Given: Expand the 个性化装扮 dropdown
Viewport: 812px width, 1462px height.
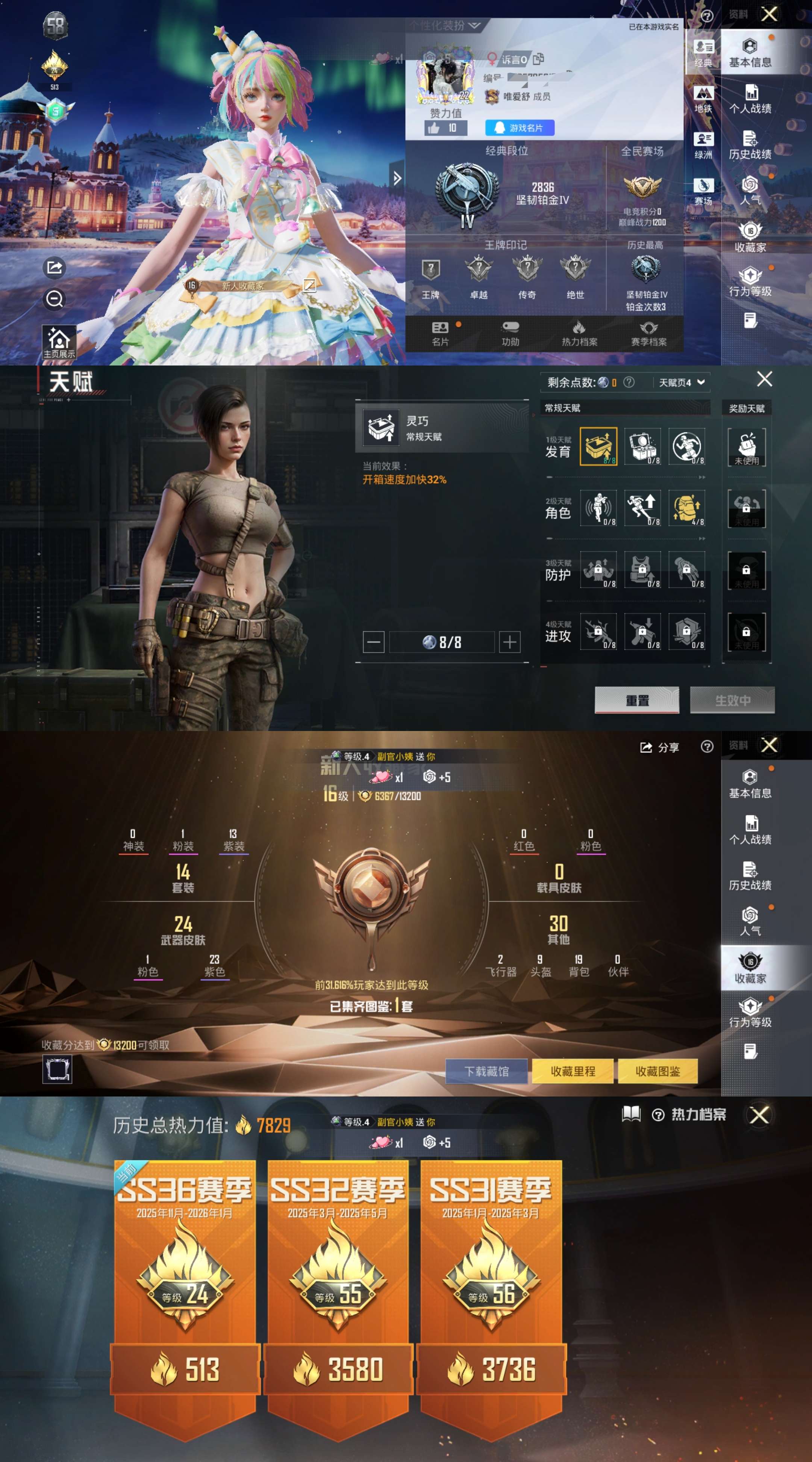Looking at the screenshot, I should click(444, 26).
